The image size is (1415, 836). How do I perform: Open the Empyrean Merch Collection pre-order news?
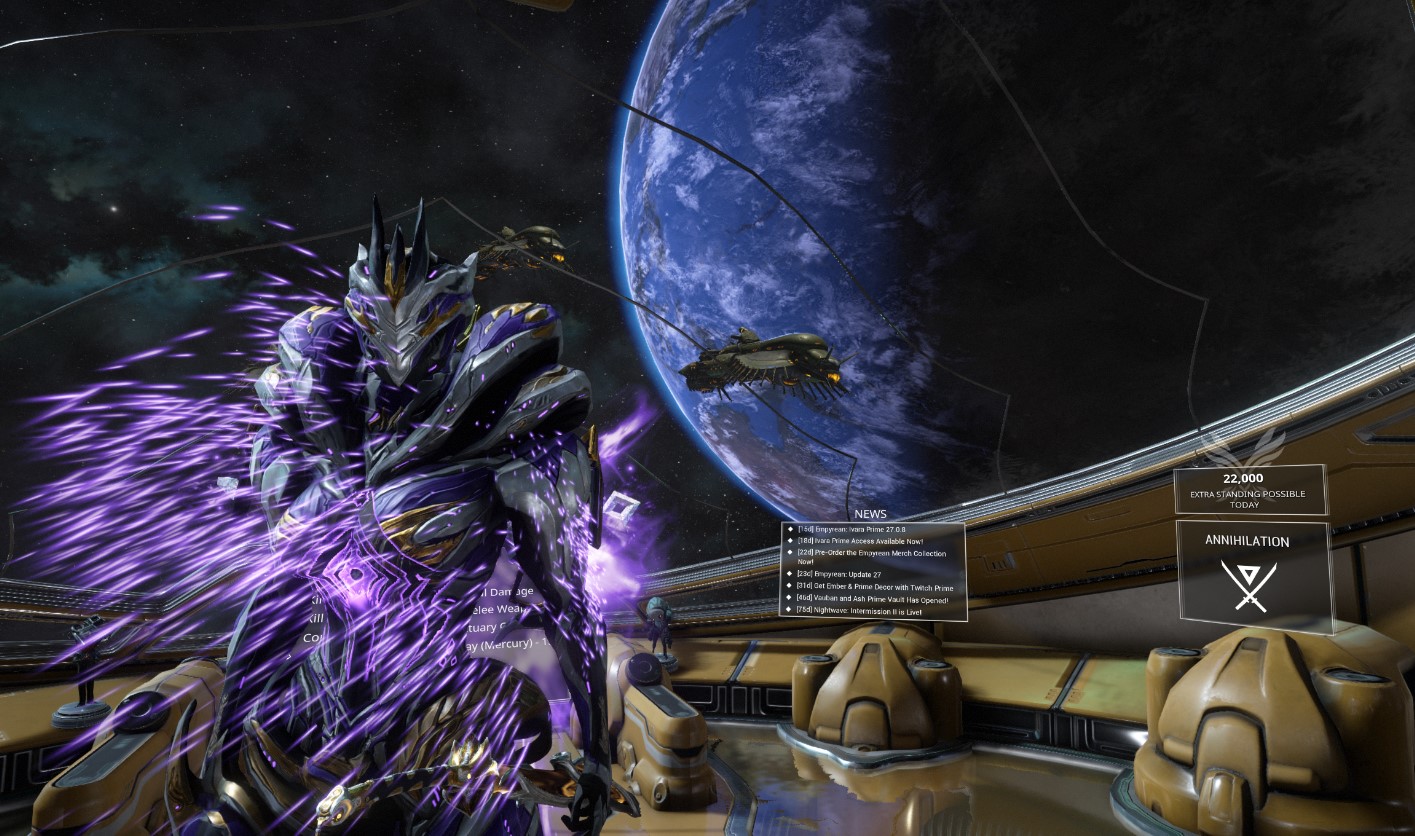(870, 553)
